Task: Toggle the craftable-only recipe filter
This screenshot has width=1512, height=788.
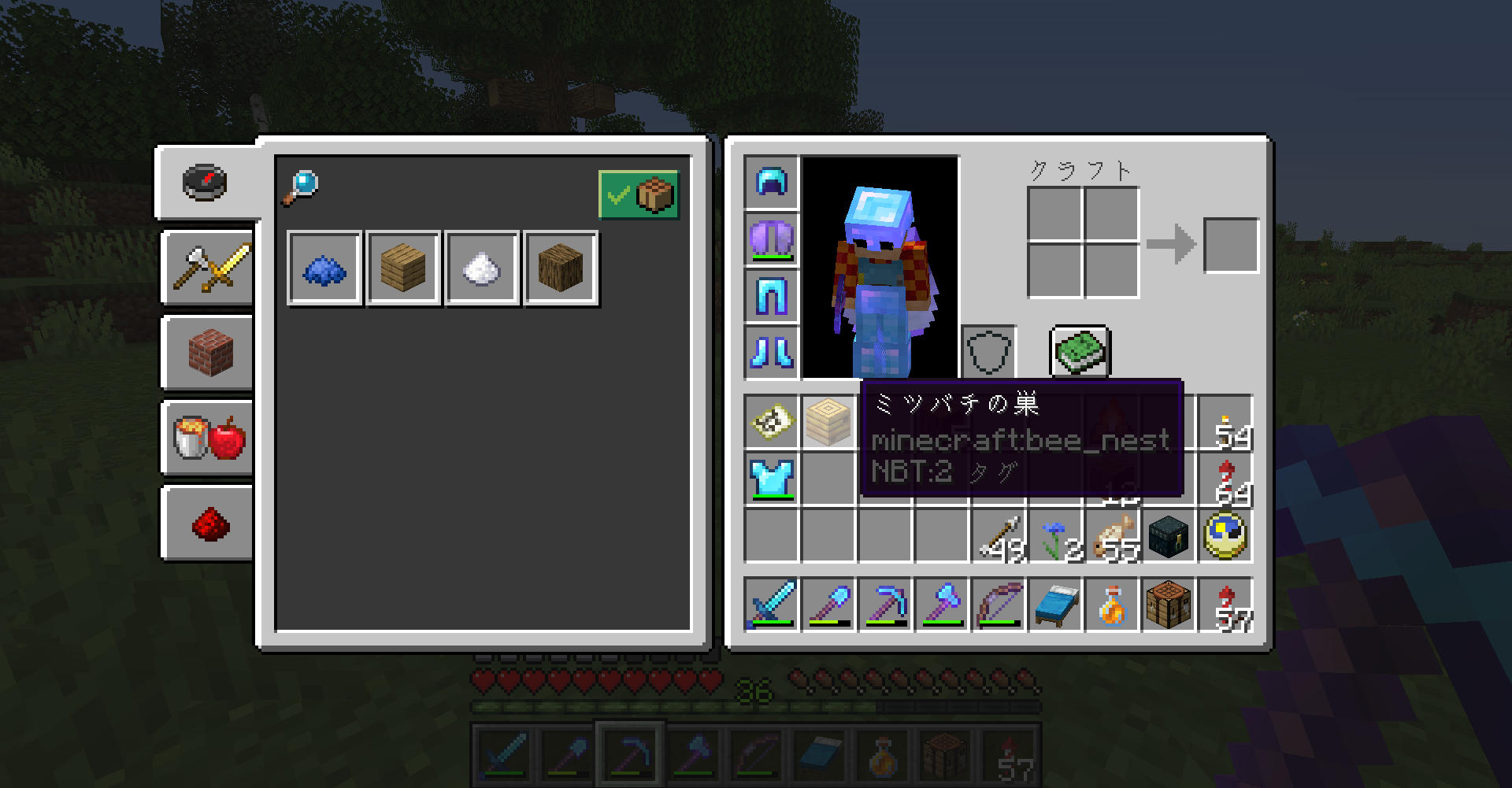Action: 640,195
